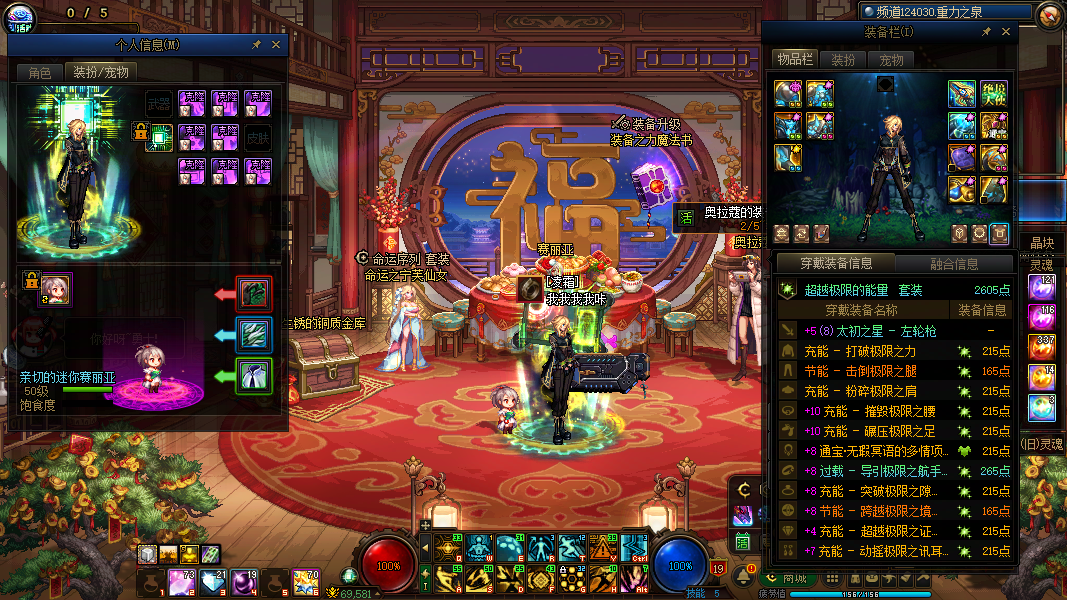Select the 穿戴装备信息 tab
1067x600 pixels.
(x=836, y=264)
